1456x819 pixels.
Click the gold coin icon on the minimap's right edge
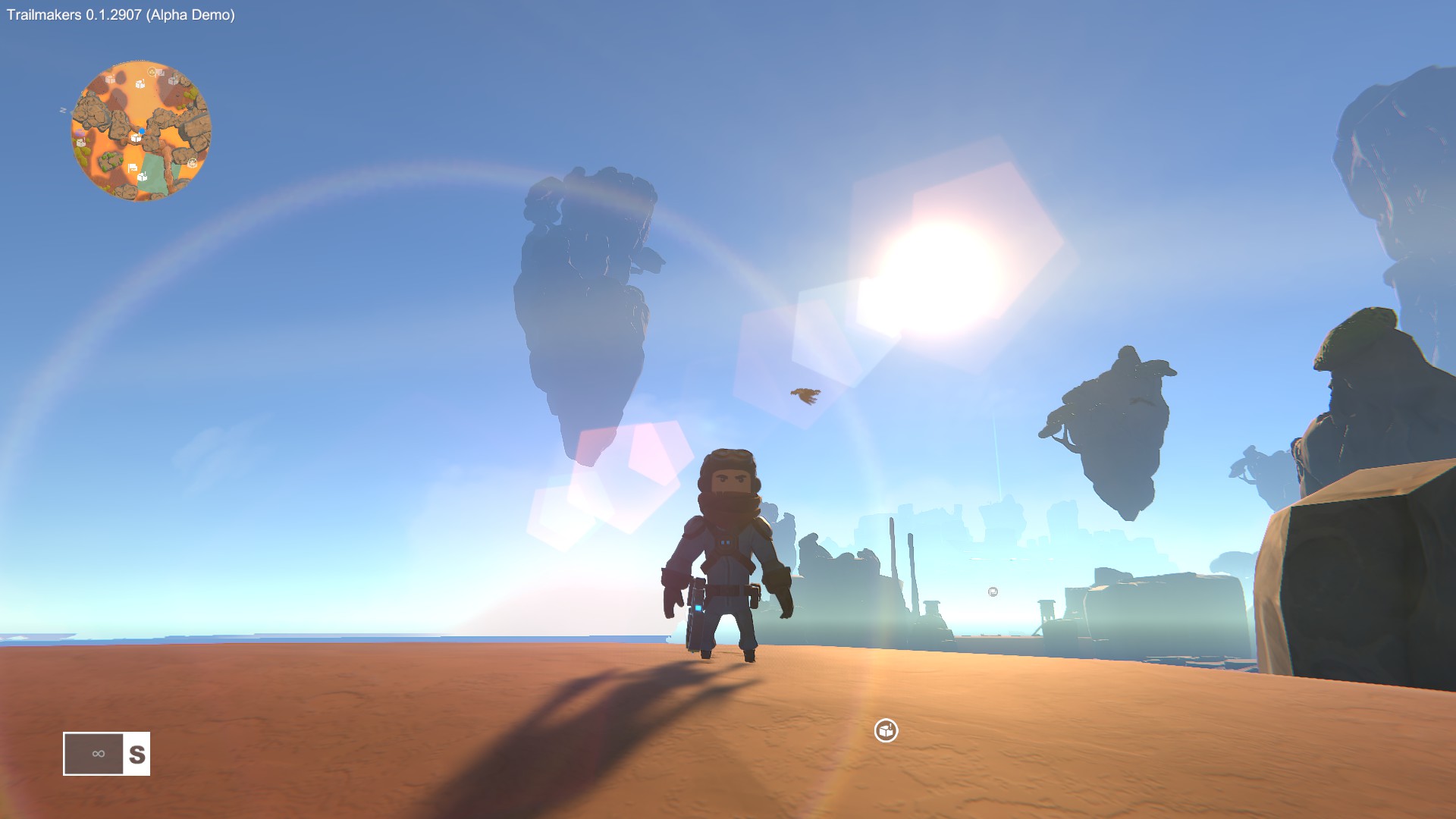(193, 162)
